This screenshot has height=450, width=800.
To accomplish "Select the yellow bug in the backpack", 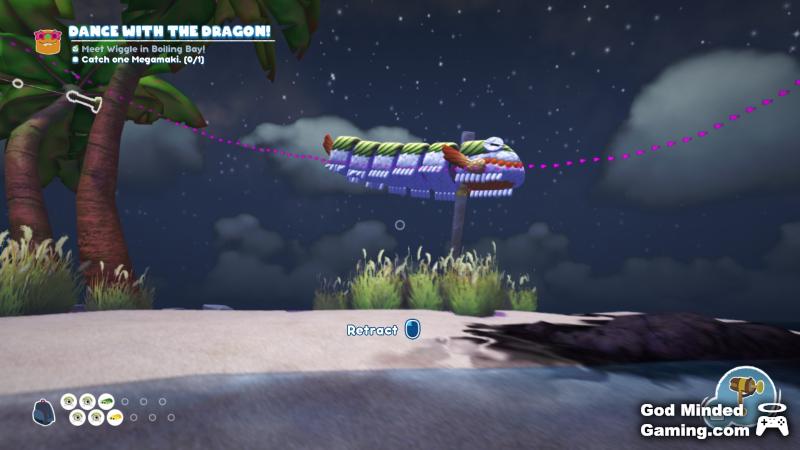I will click(x=115, y=417).
